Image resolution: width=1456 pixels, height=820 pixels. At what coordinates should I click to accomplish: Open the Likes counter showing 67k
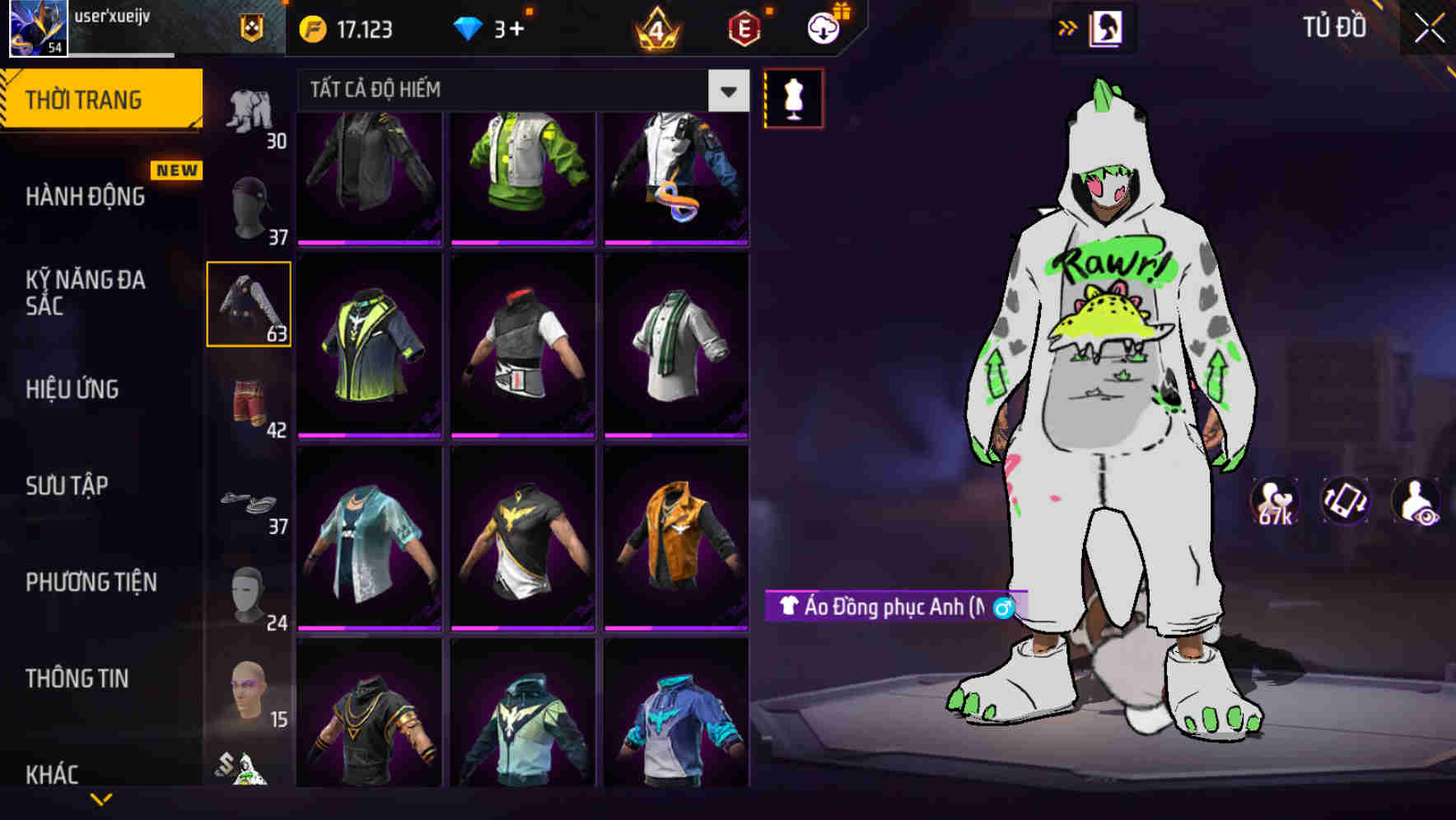pyautogui.click(x=1273, y=502)
